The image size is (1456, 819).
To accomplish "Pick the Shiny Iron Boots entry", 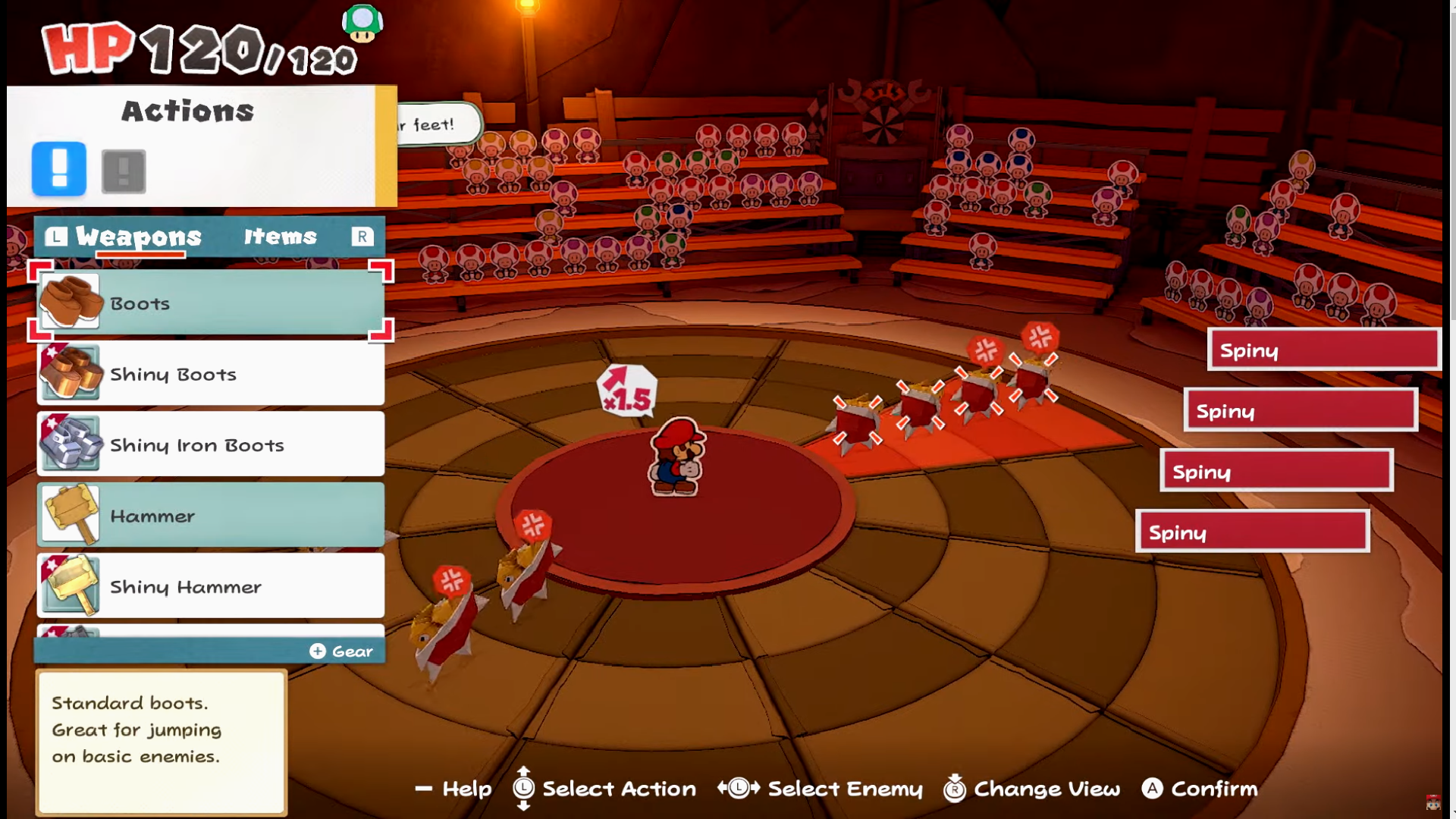I will tap(211, 444).
